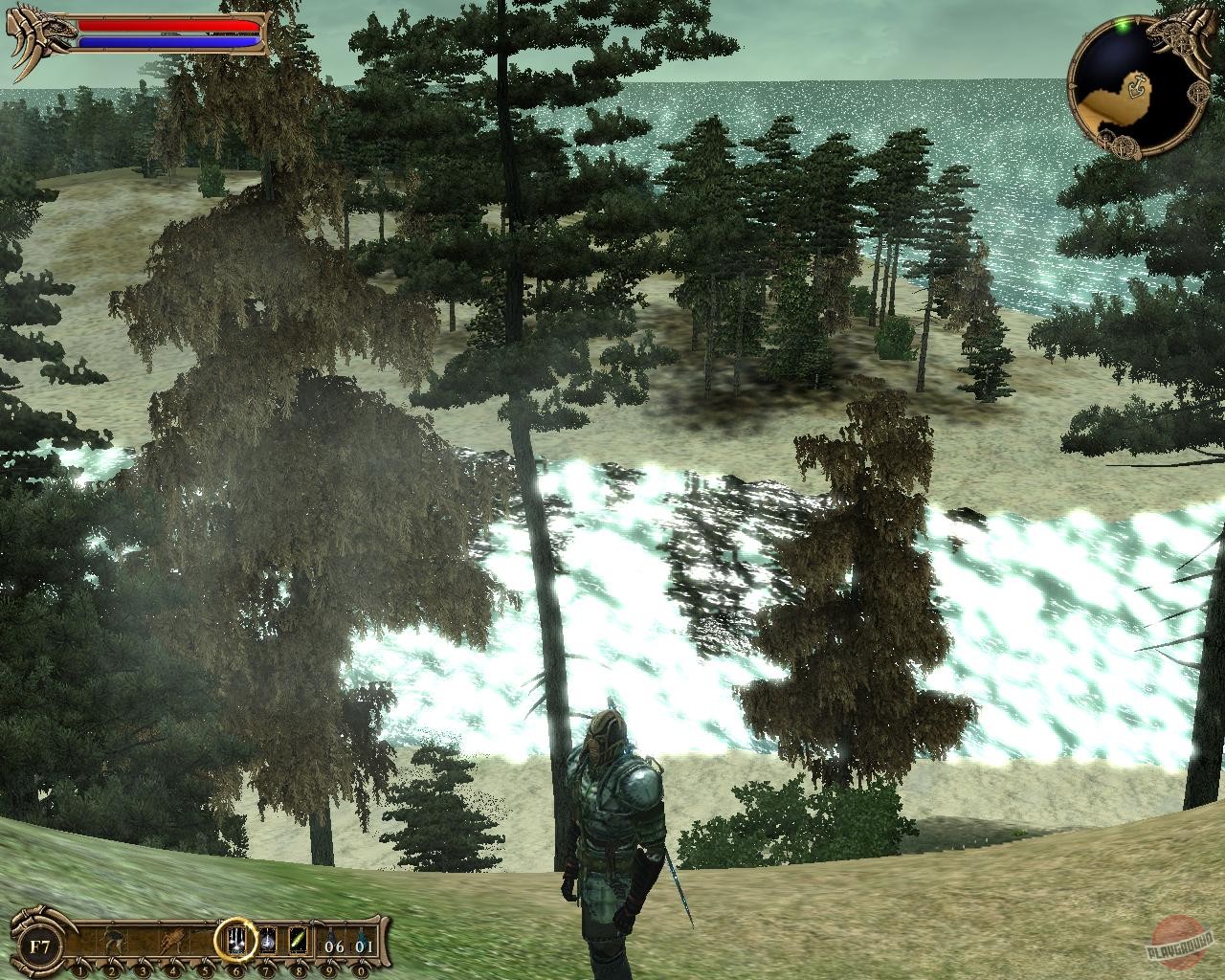Equip the bow from quick slot 2
Image resolution: width=1225 pixels, height=980 pixels.
tap(111, 939)
